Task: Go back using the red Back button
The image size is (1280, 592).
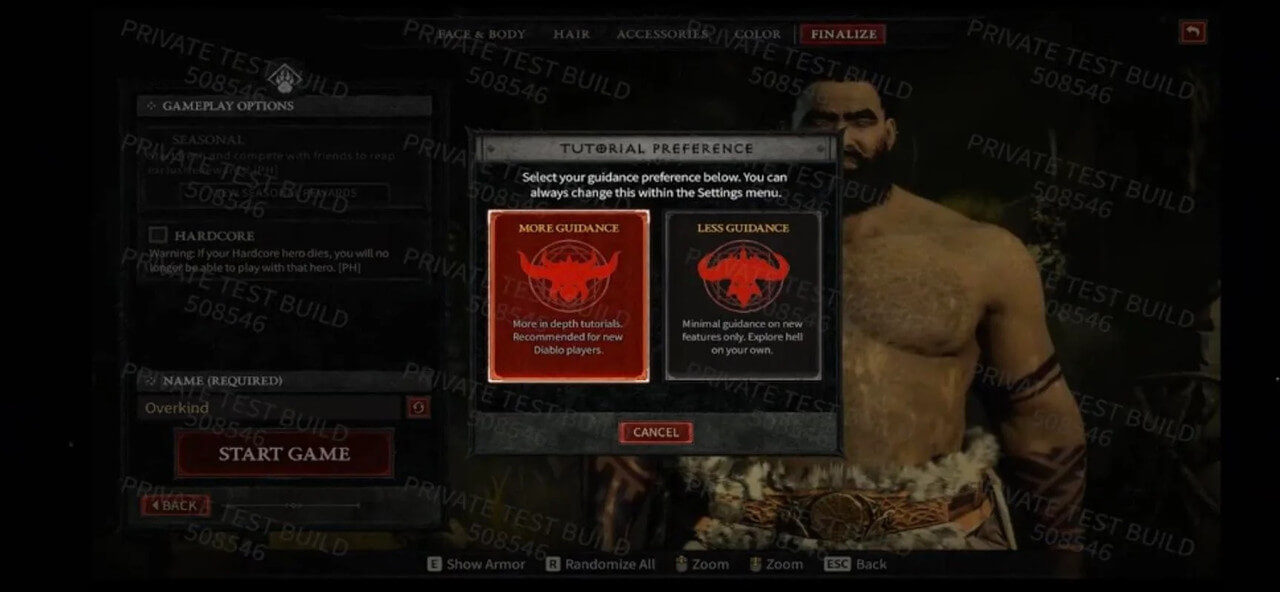Action: (175, 505)
